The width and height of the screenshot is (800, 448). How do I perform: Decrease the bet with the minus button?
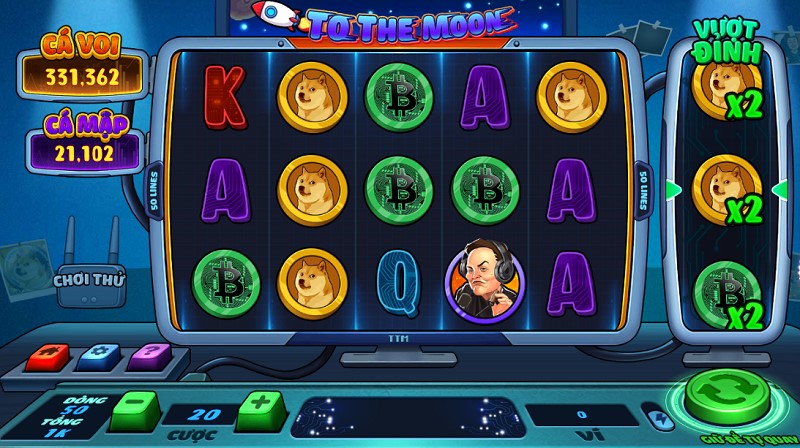tap(134, 409)
